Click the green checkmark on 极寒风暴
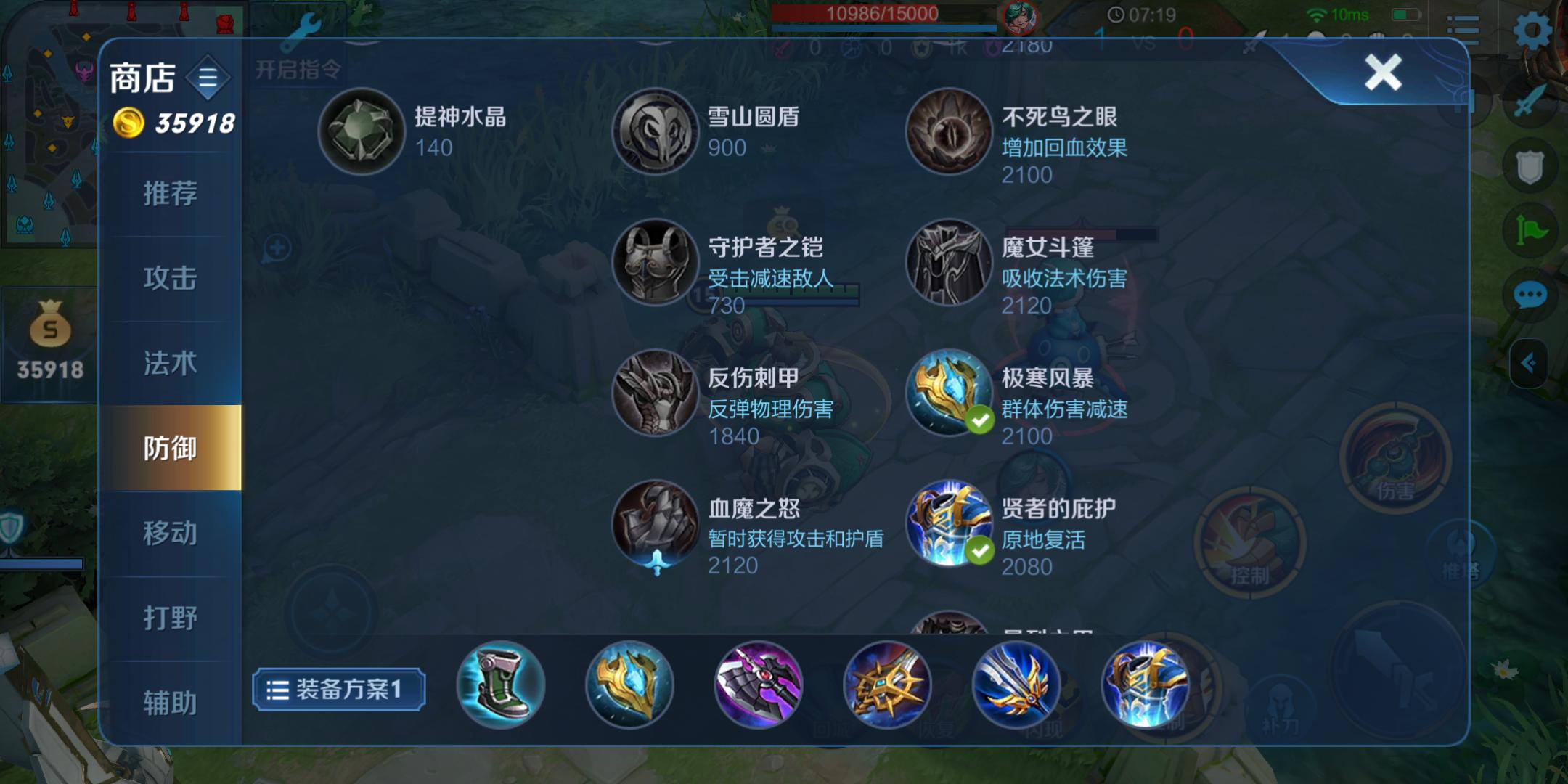The width and height of the screenshot is (1568, 784). tap(979, 420)
